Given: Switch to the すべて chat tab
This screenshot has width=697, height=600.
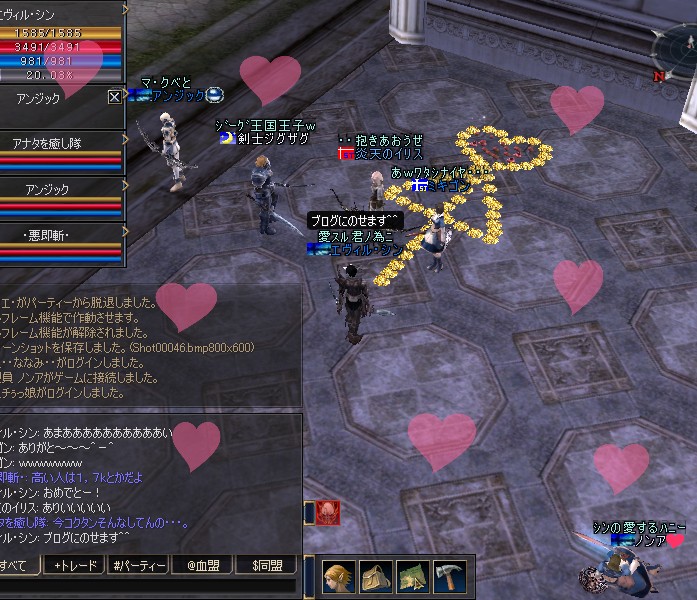Looking at the screenshot, I should pos(18,566).
